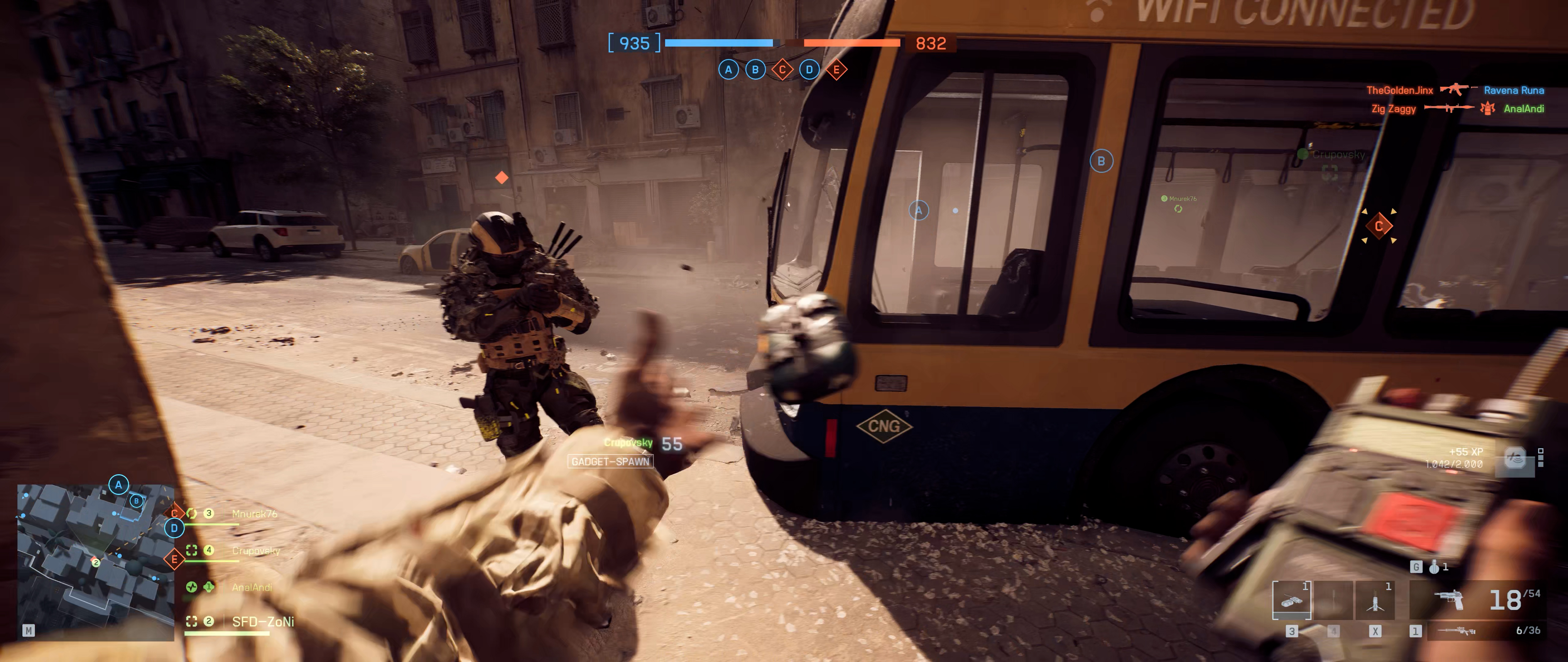Select the tripod gadget slot

(x=1374, y=600)
